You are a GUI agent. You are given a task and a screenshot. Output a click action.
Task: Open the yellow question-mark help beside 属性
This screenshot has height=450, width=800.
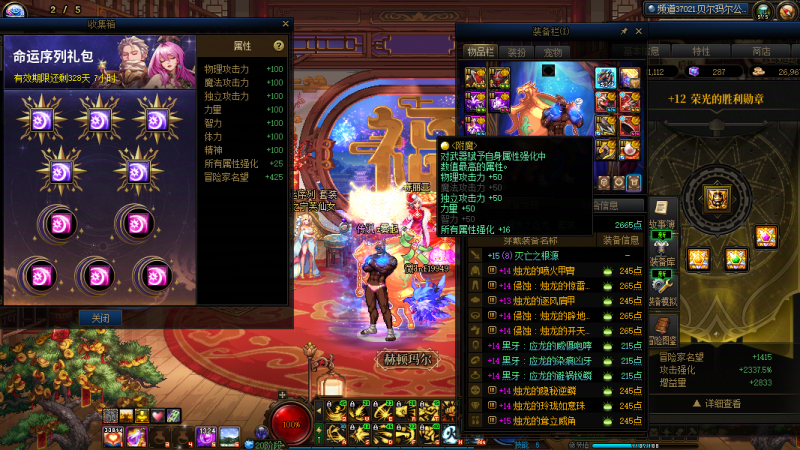(279, 46)
